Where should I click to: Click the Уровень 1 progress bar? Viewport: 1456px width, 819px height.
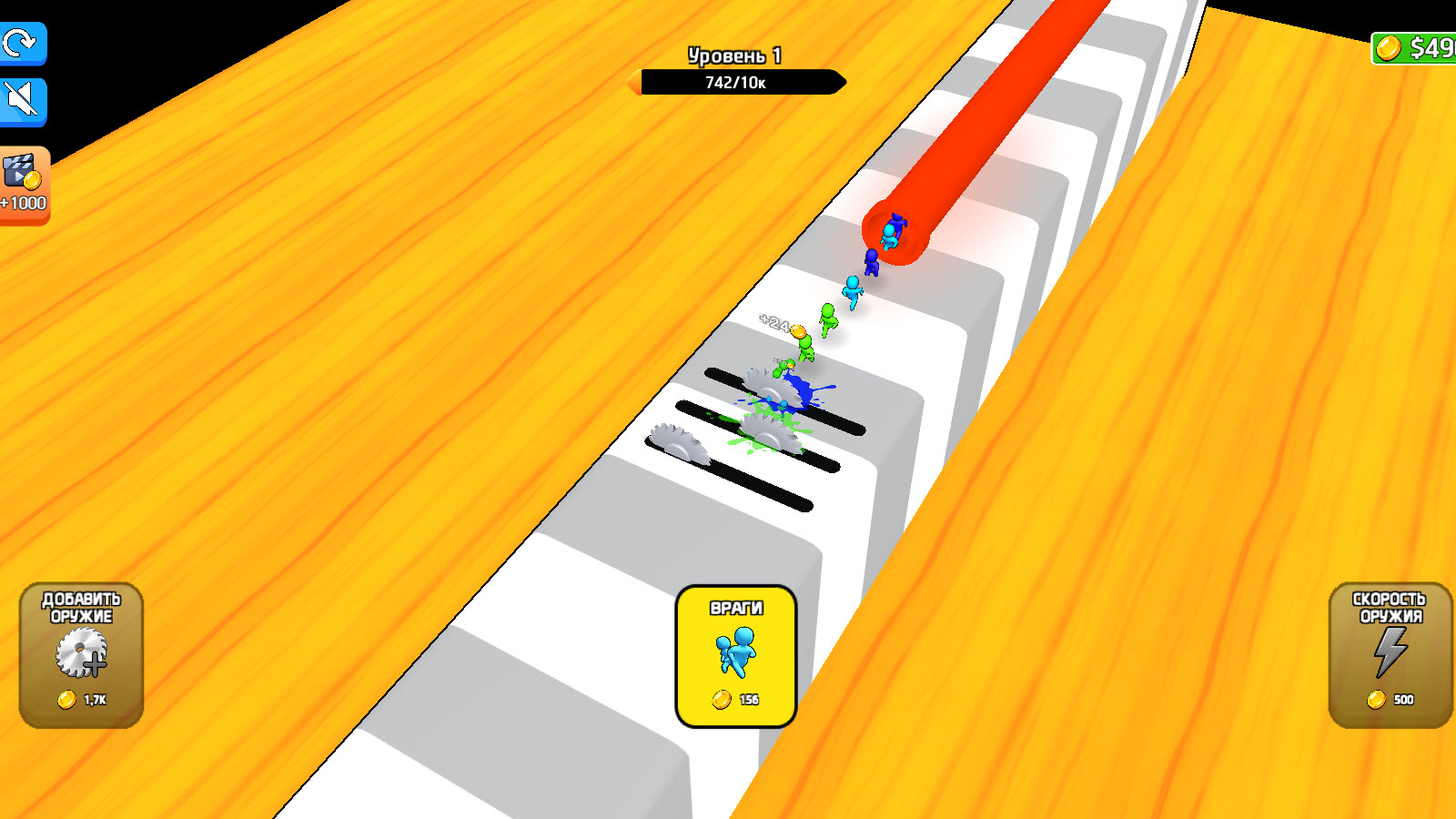click(x=735, y=56)
